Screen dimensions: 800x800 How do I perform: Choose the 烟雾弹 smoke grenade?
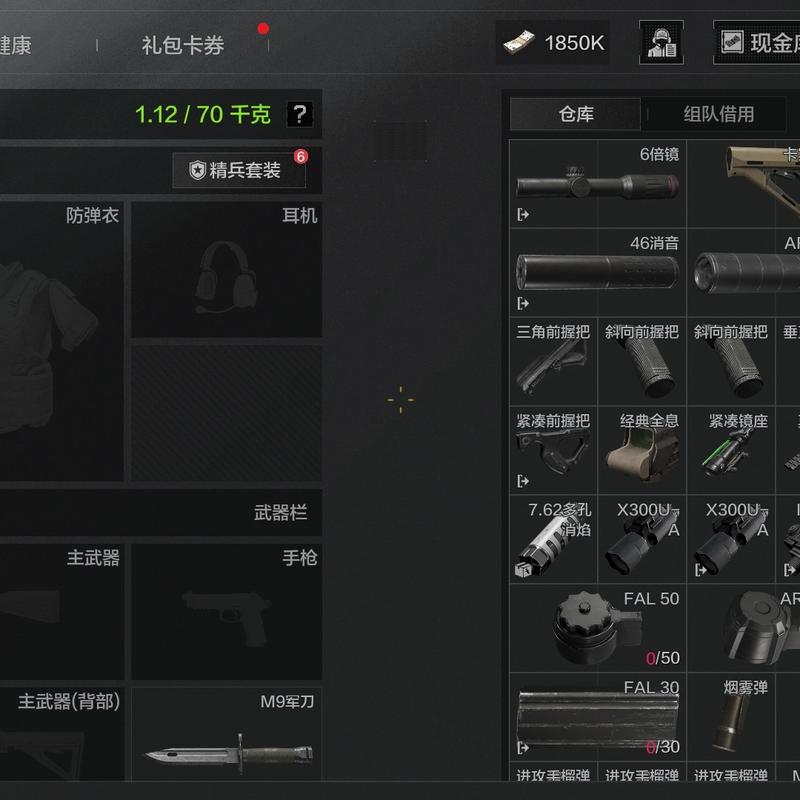click(x=731, y=717)
